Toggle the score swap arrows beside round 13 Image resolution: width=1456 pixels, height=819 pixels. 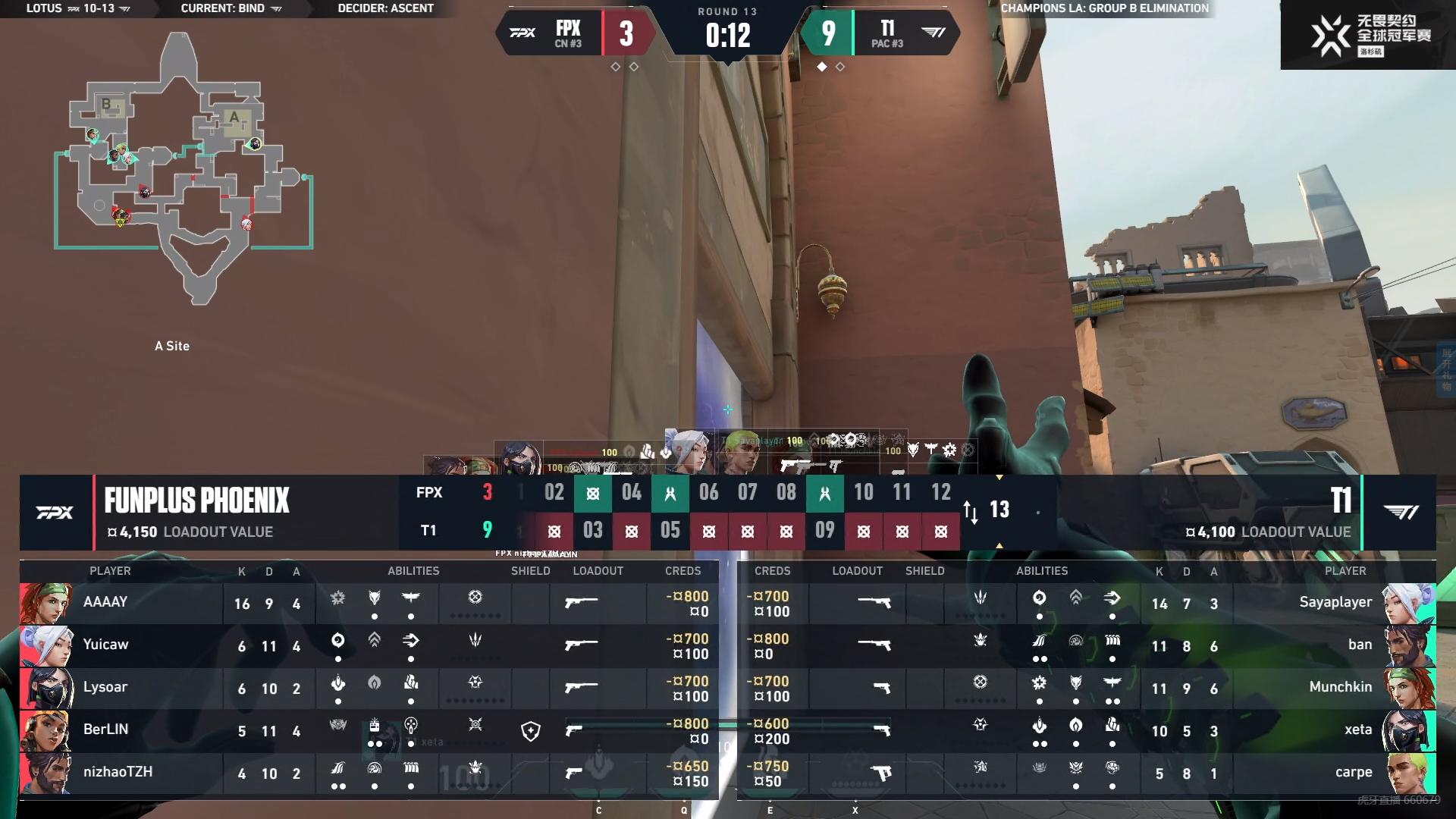pos(972,512)
